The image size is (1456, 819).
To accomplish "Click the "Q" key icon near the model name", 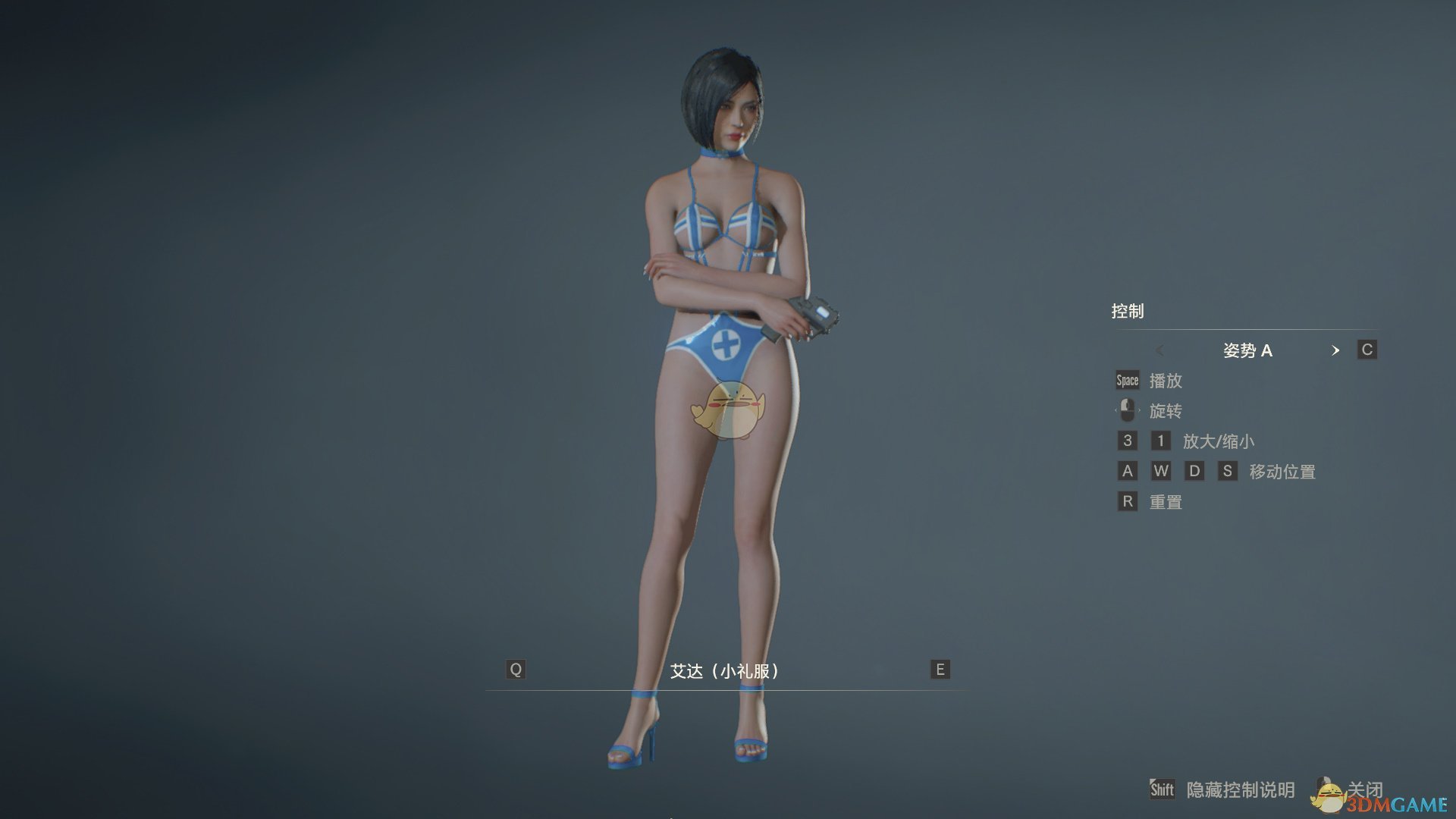I will pos(515,669).
